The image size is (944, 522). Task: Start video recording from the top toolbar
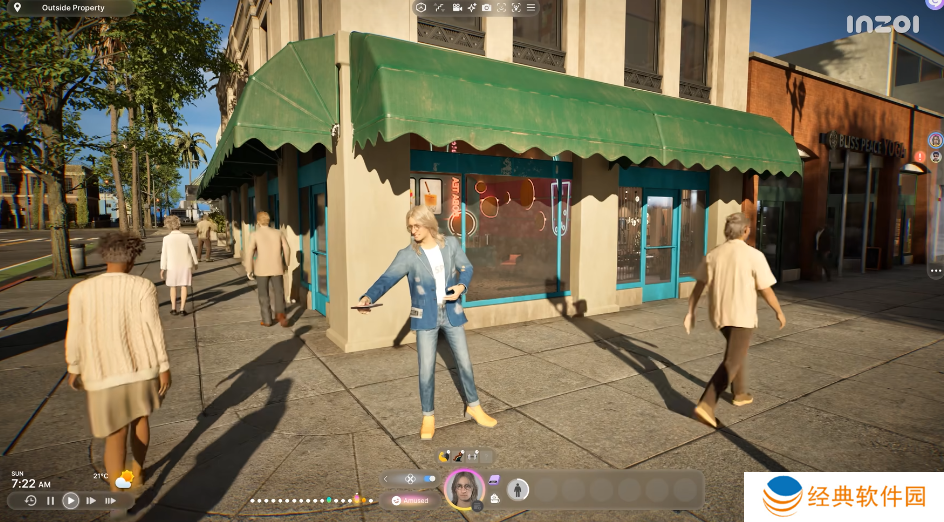[456, 7]
